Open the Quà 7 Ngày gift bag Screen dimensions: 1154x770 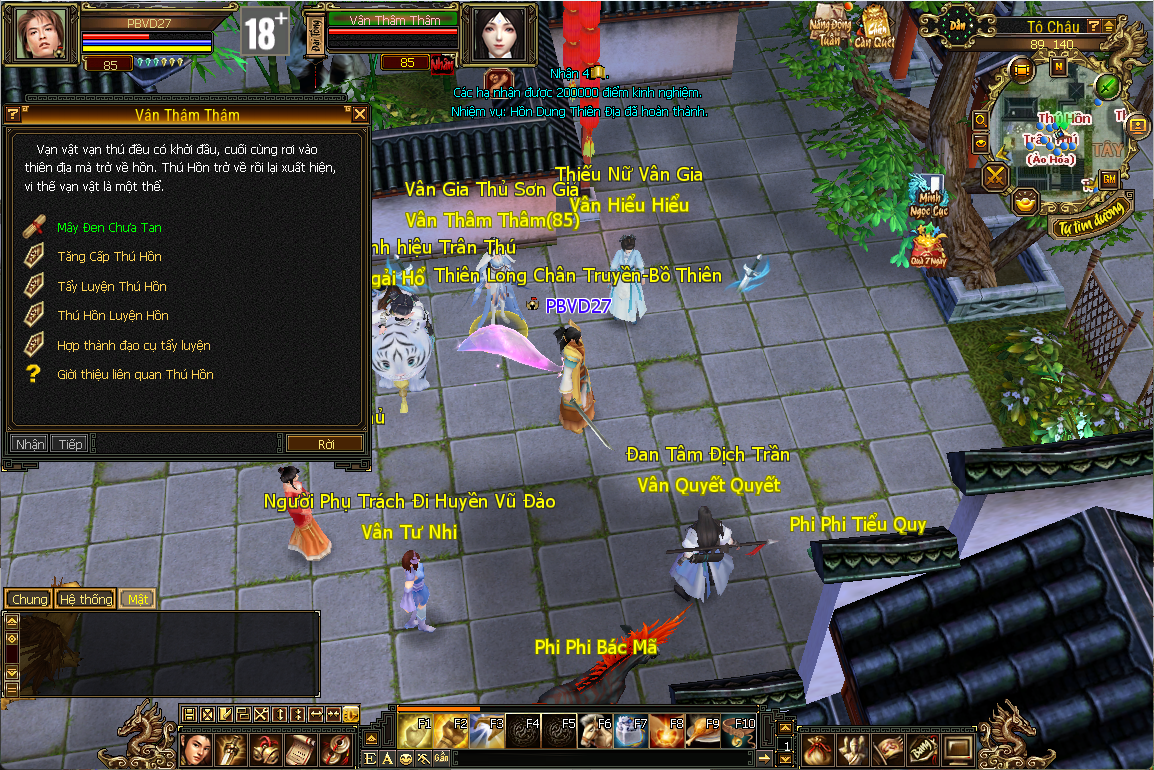click(926, 247)
